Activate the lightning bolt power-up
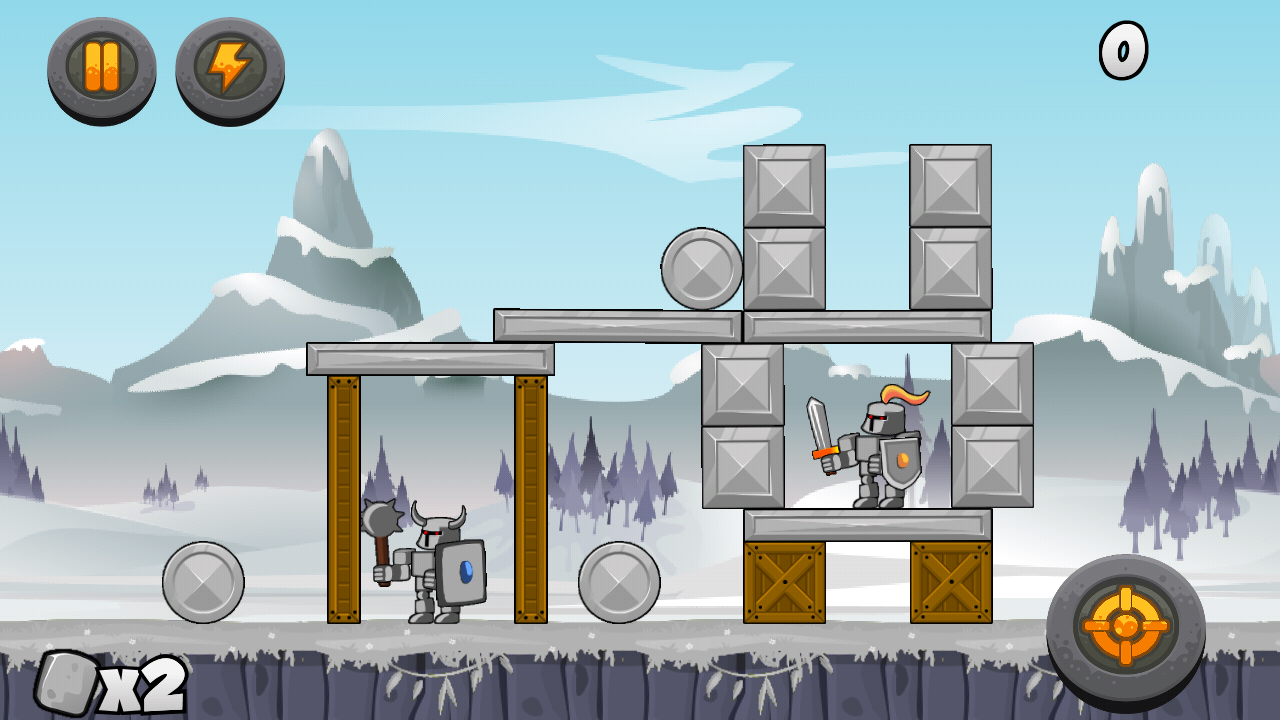The image size is (1280, 720). [230, 68]
